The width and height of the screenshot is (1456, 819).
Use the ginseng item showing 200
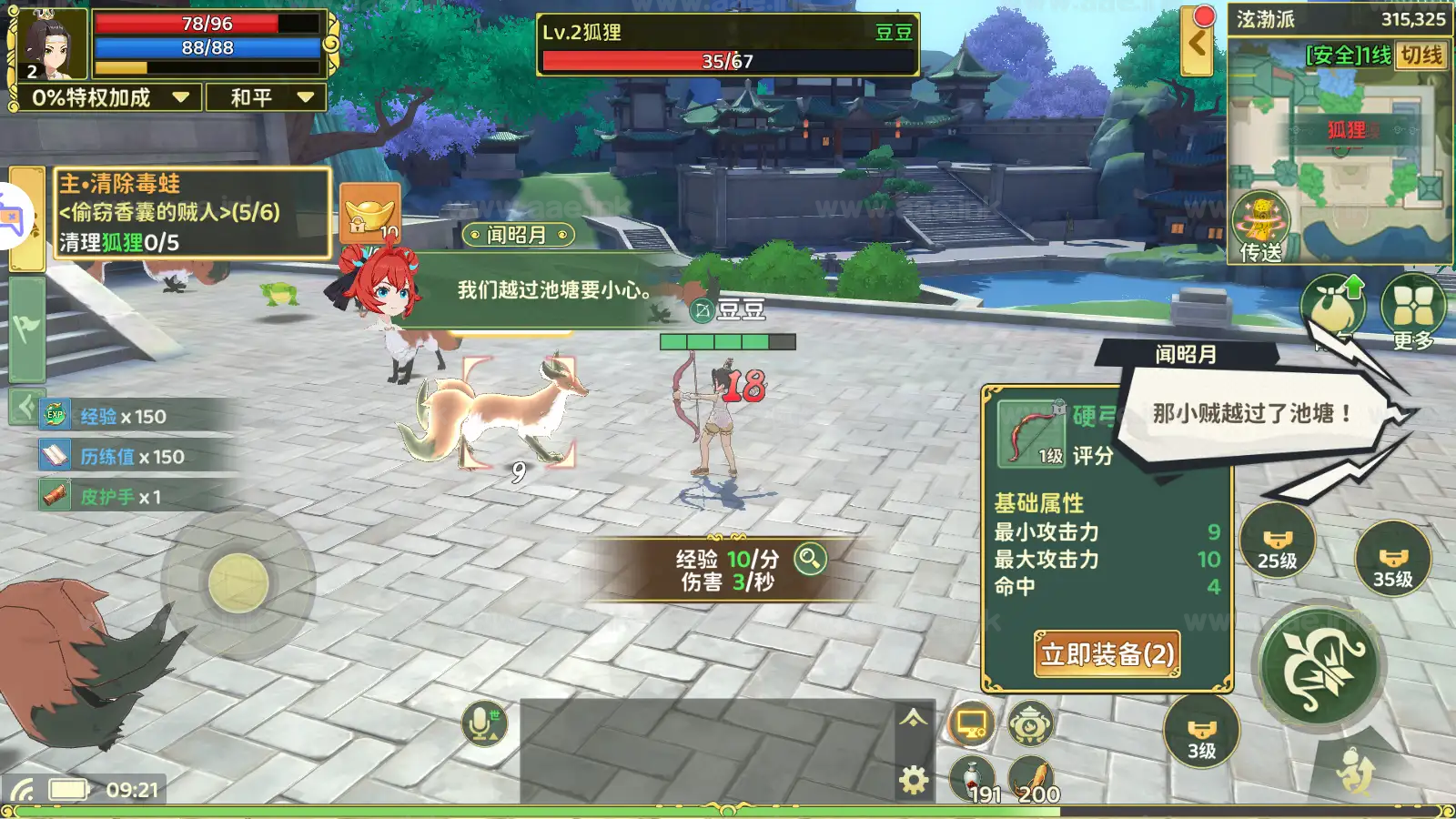1031,778
